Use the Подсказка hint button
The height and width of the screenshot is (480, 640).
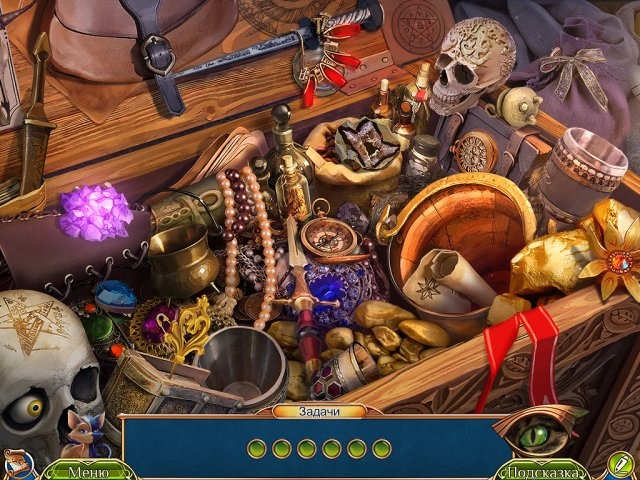tap(540, 471)
